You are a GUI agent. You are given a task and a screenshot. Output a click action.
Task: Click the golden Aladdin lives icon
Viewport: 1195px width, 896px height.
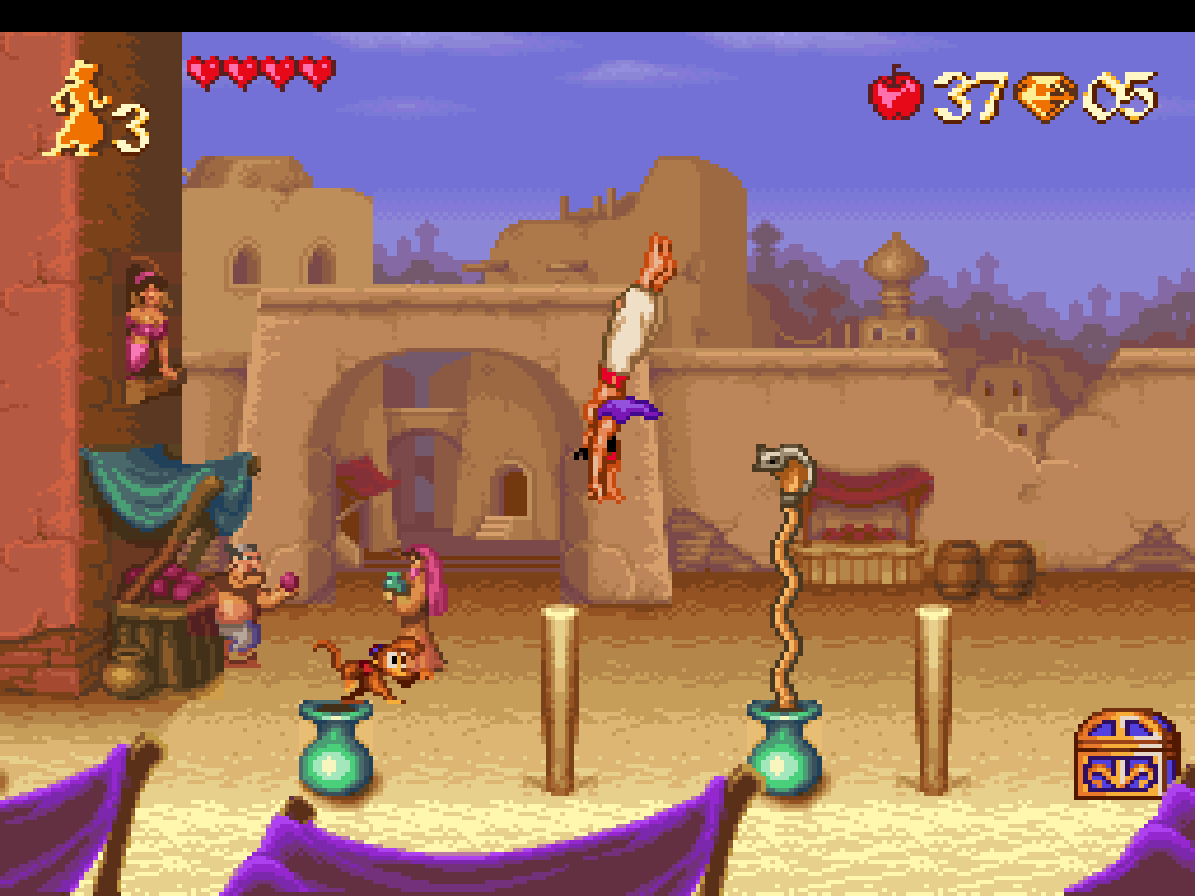click(x=76, y=109)
